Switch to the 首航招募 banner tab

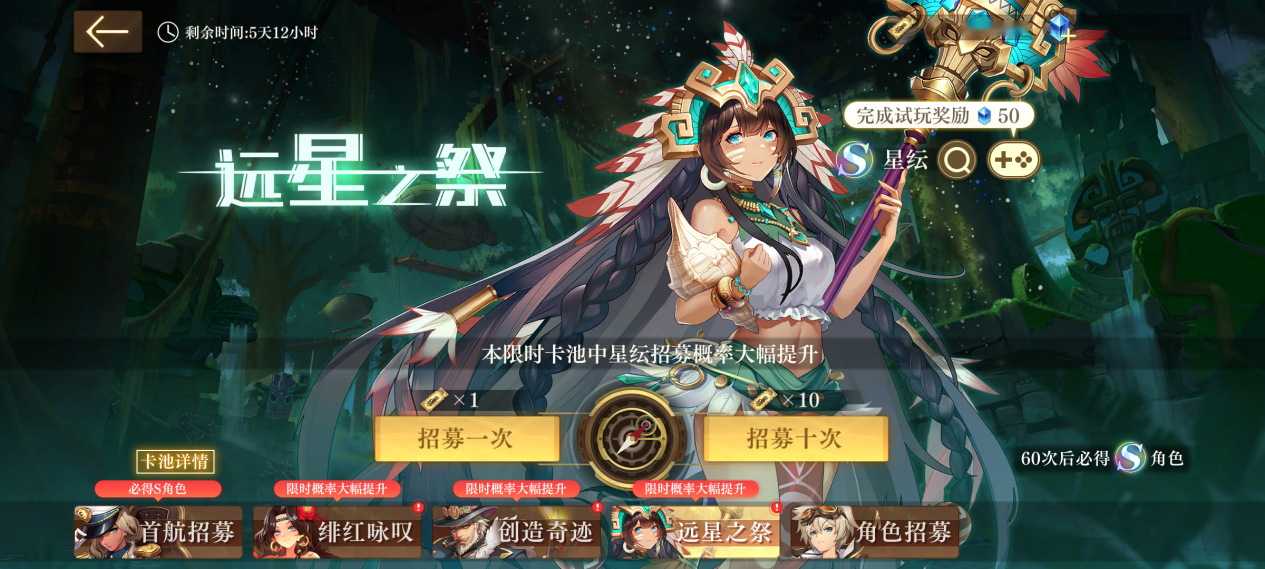click(158, 532)
